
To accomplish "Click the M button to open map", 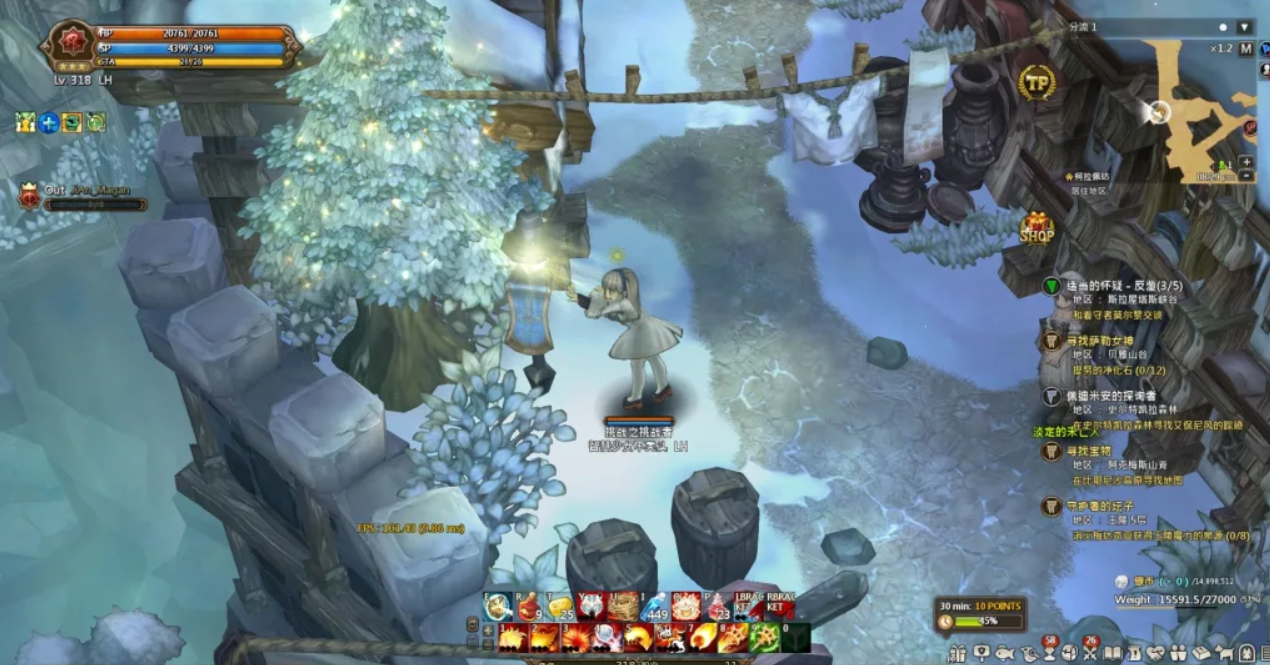I will (1245, 48).
